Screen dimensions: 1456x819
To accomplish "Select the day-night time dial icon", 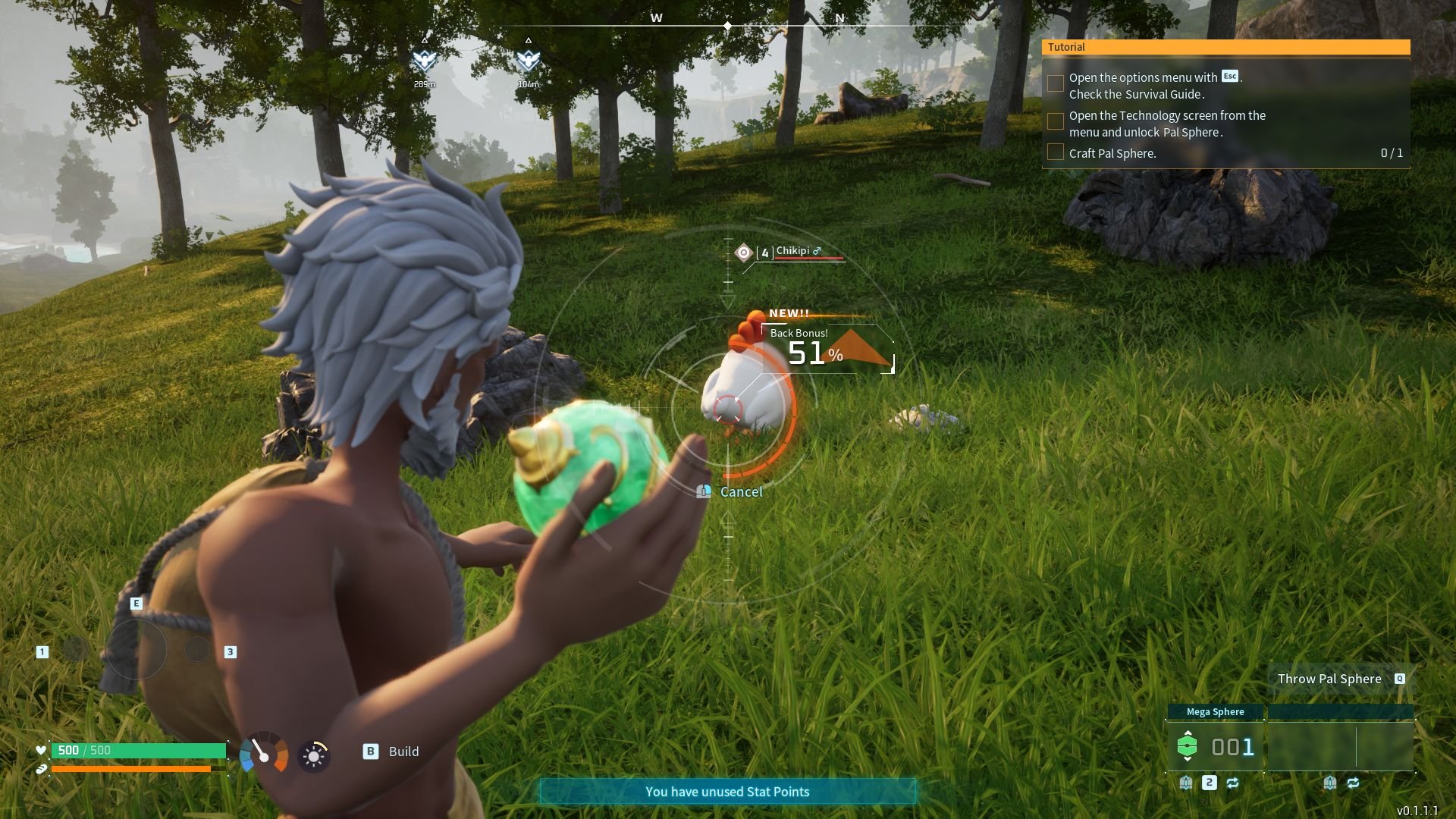I will pos(313,755).
